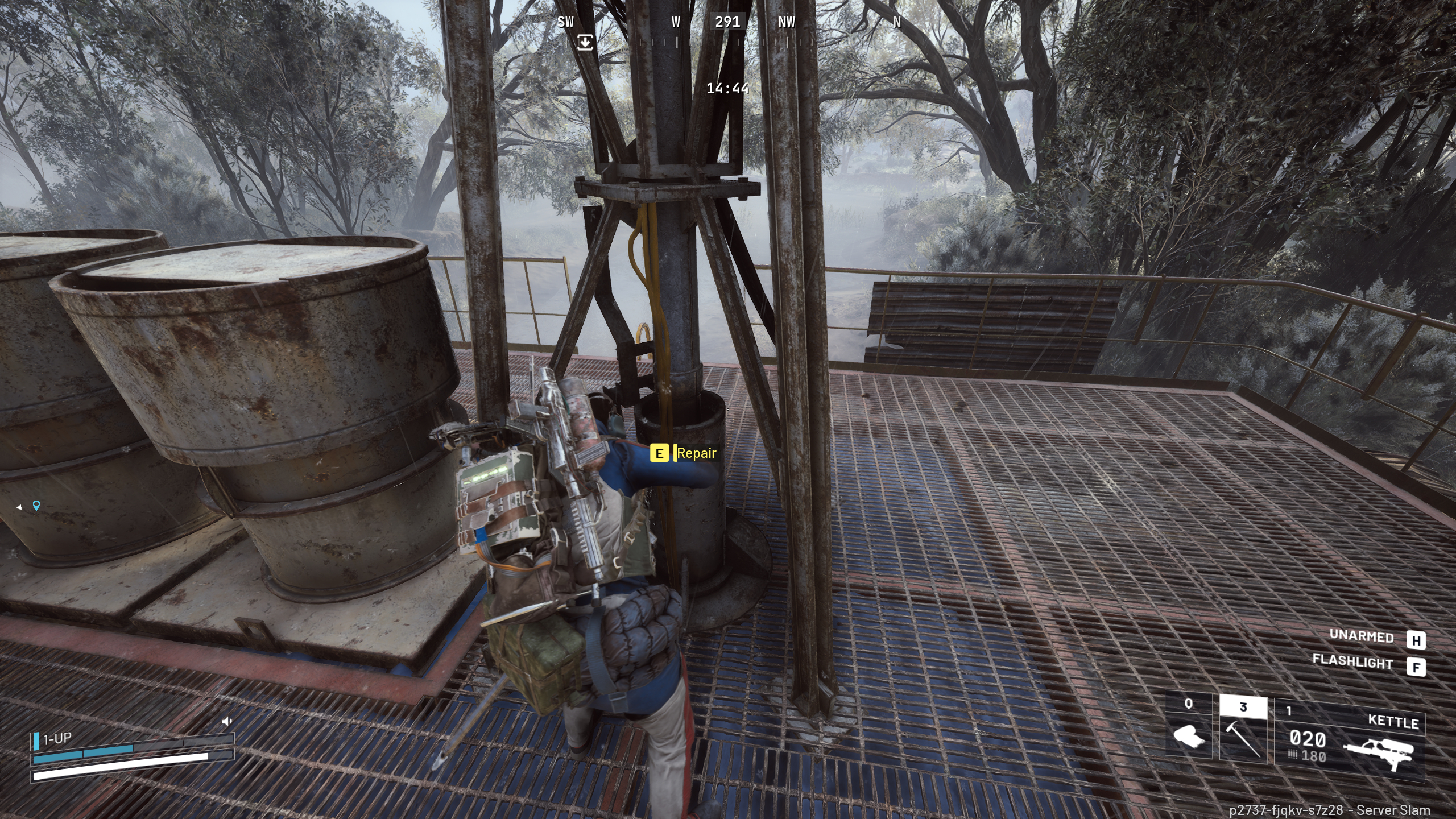The image size is (1456, 819).
Task: Click the blue waypoint pin marker
Action: [x=36, y=506]
